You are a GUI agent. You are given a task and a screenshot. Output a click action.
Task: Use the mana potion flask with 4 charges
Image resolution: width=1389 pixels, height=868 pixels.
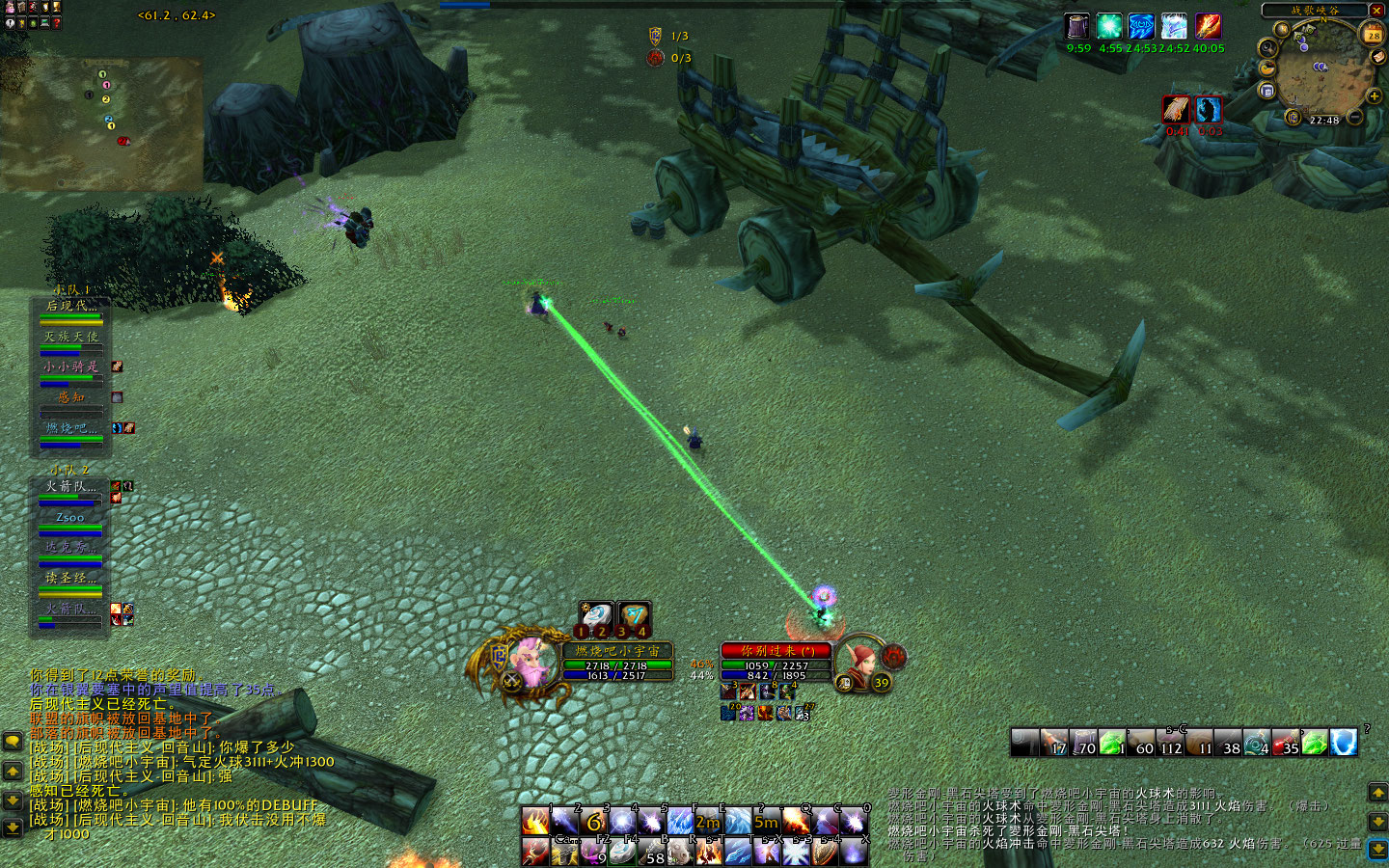click(x=1256, y=743)
